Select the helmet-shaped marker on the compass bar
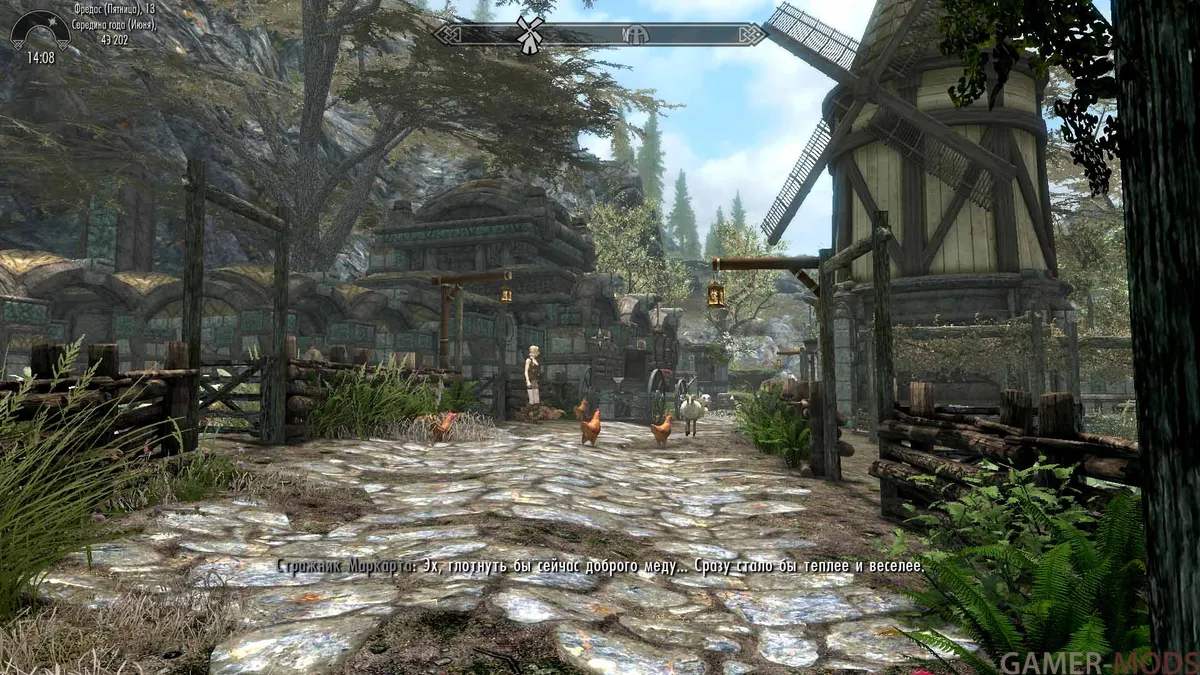The image size is (1200, 675). click(x=636, y=35)
